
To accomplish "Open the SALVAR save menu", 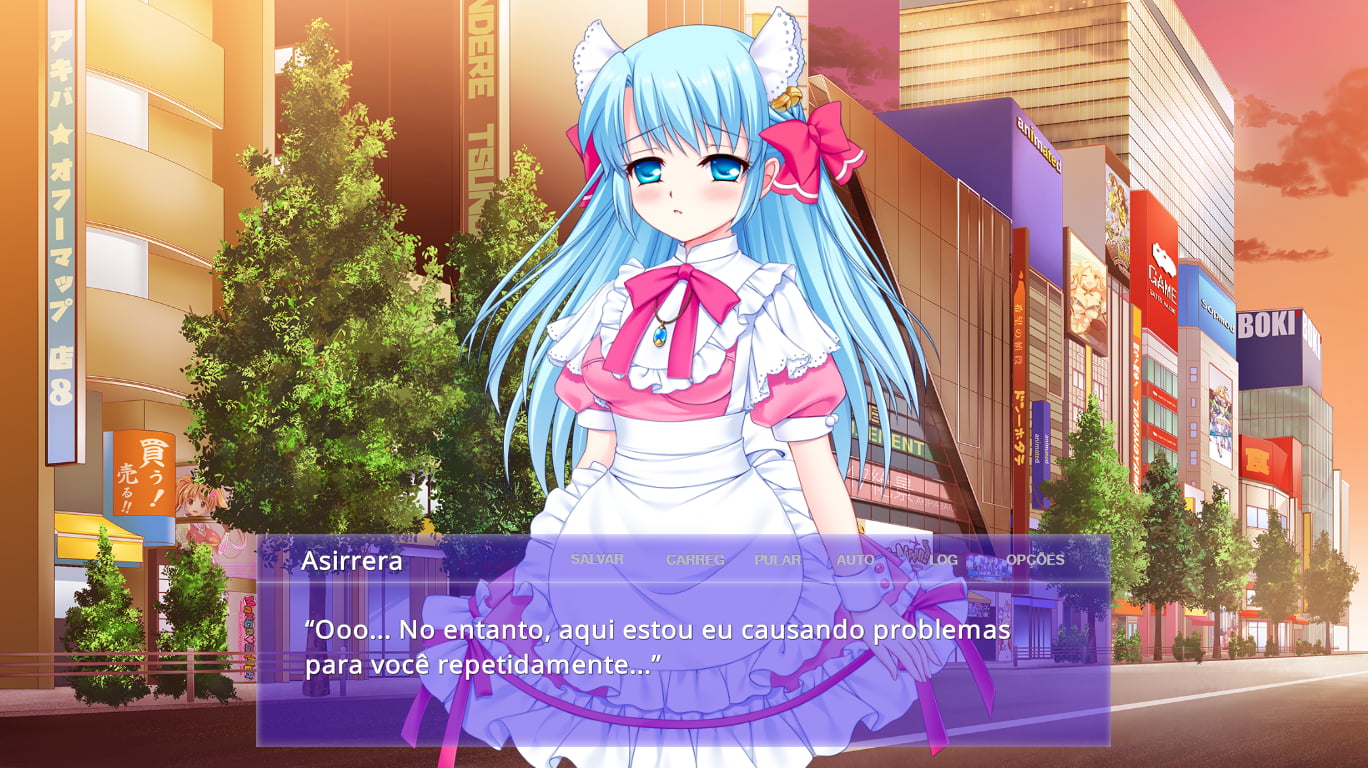I will tap(596, 560).
